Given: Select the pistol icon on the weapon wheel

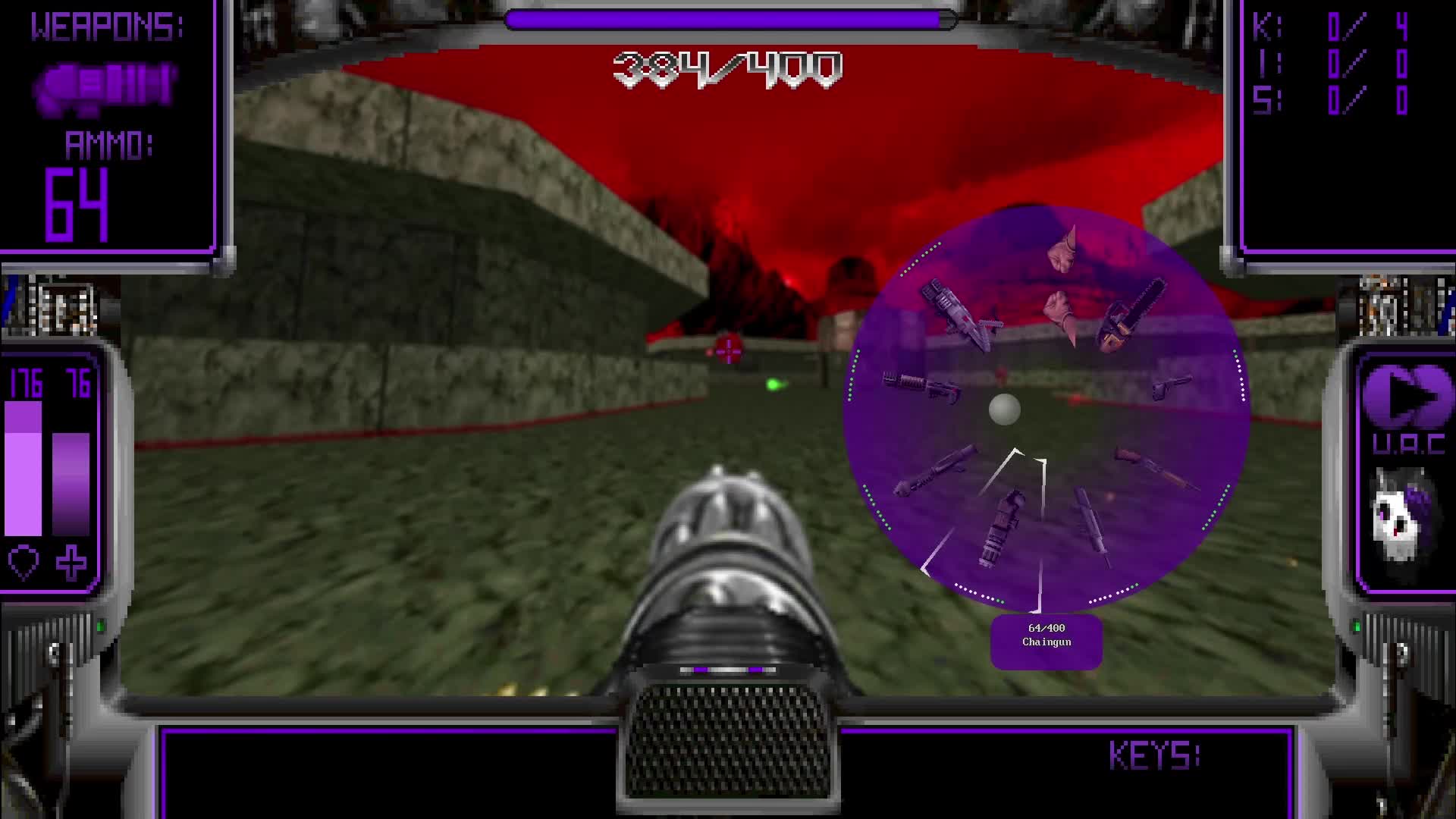Looking at the screenshot, I should (x=1174, y=387).
